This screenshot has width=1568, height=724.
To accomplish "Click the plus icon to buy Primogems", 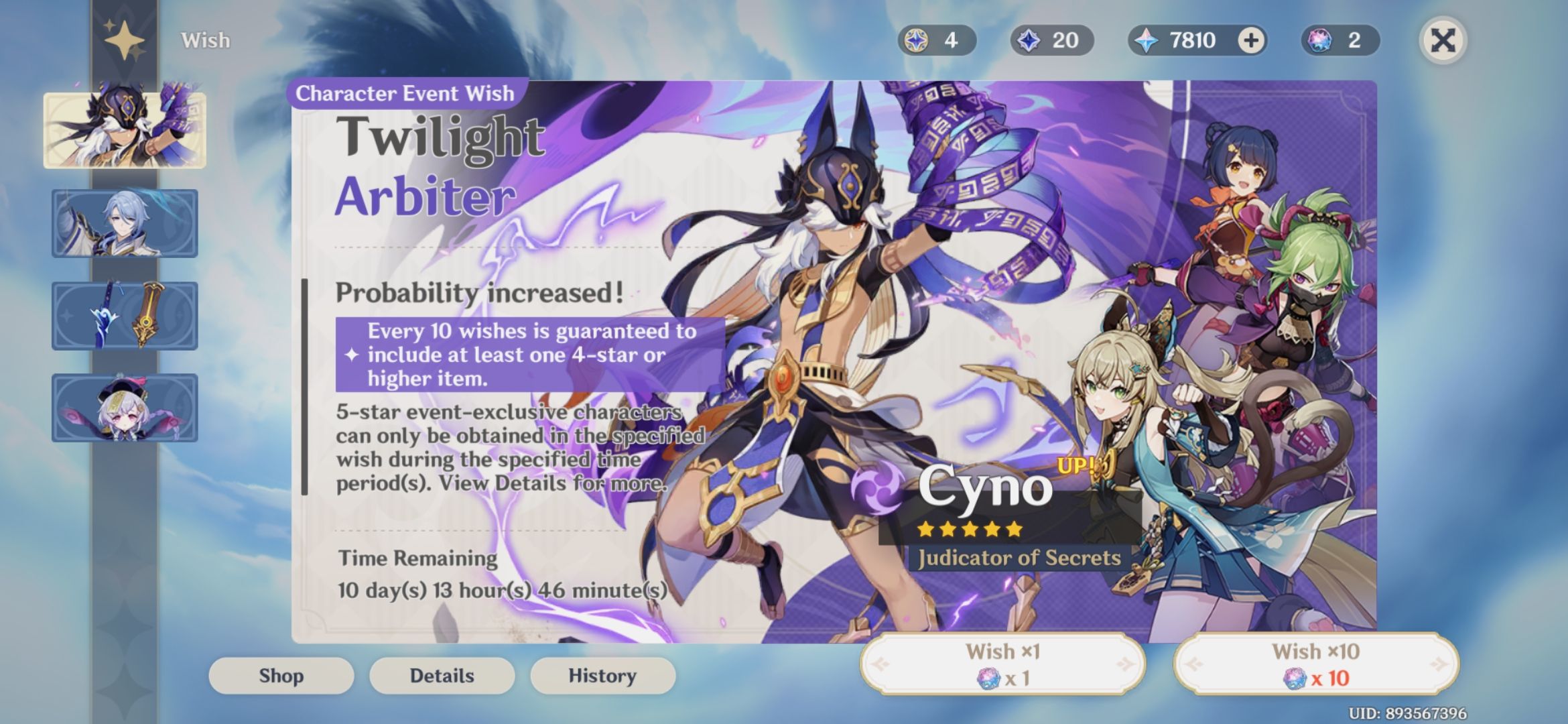I will [x=1248, y=41].
